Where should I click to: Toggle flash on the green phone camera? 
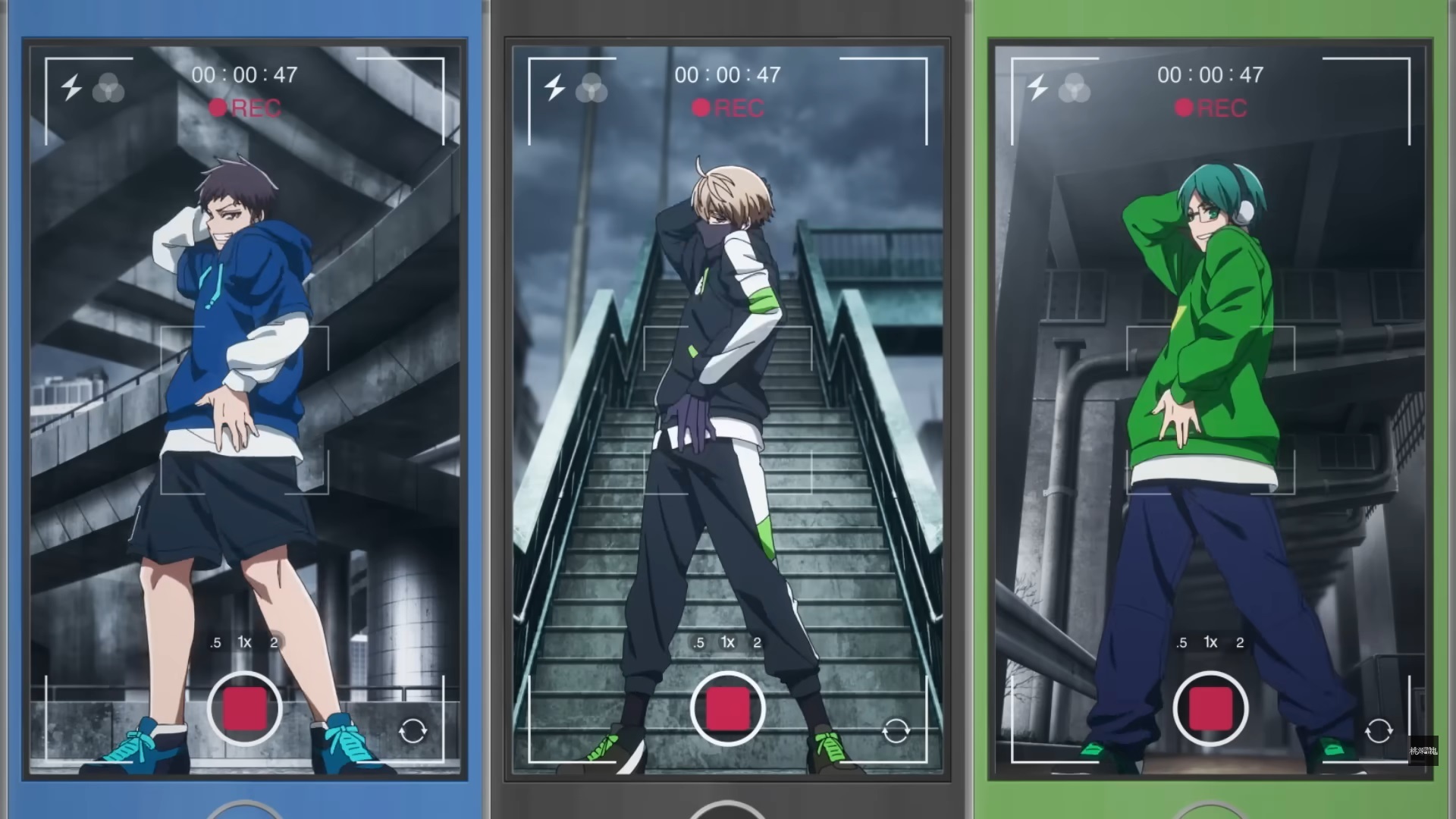coord(1037,87)
